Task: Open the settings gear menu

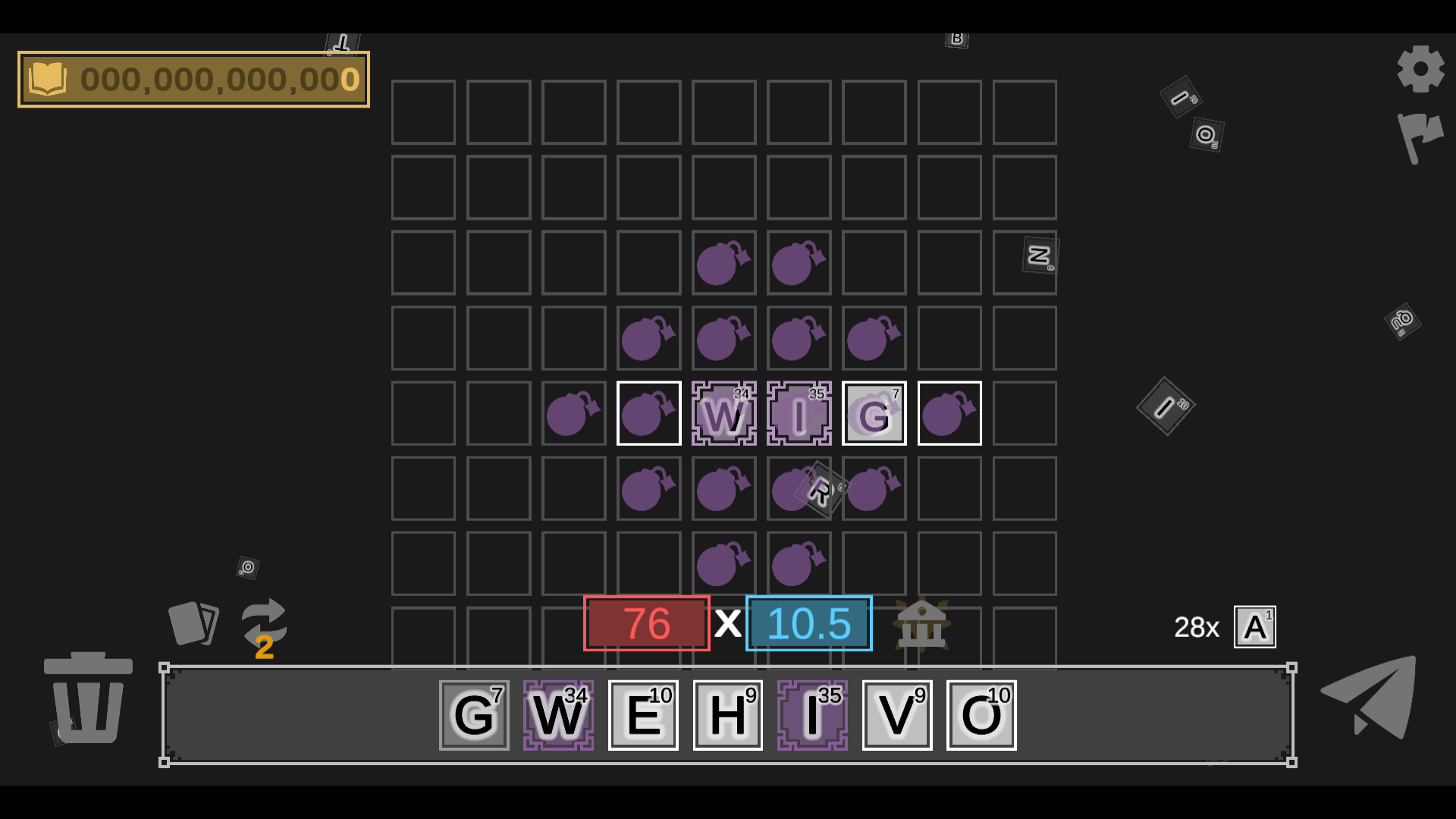Action: [1421, 68]
